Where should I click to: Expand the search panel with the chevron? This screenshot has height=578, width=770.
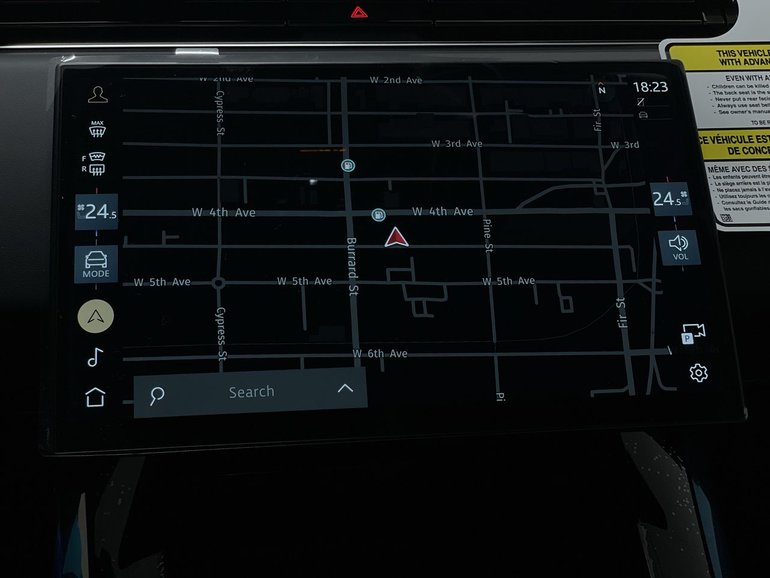(x=345, y=388)
